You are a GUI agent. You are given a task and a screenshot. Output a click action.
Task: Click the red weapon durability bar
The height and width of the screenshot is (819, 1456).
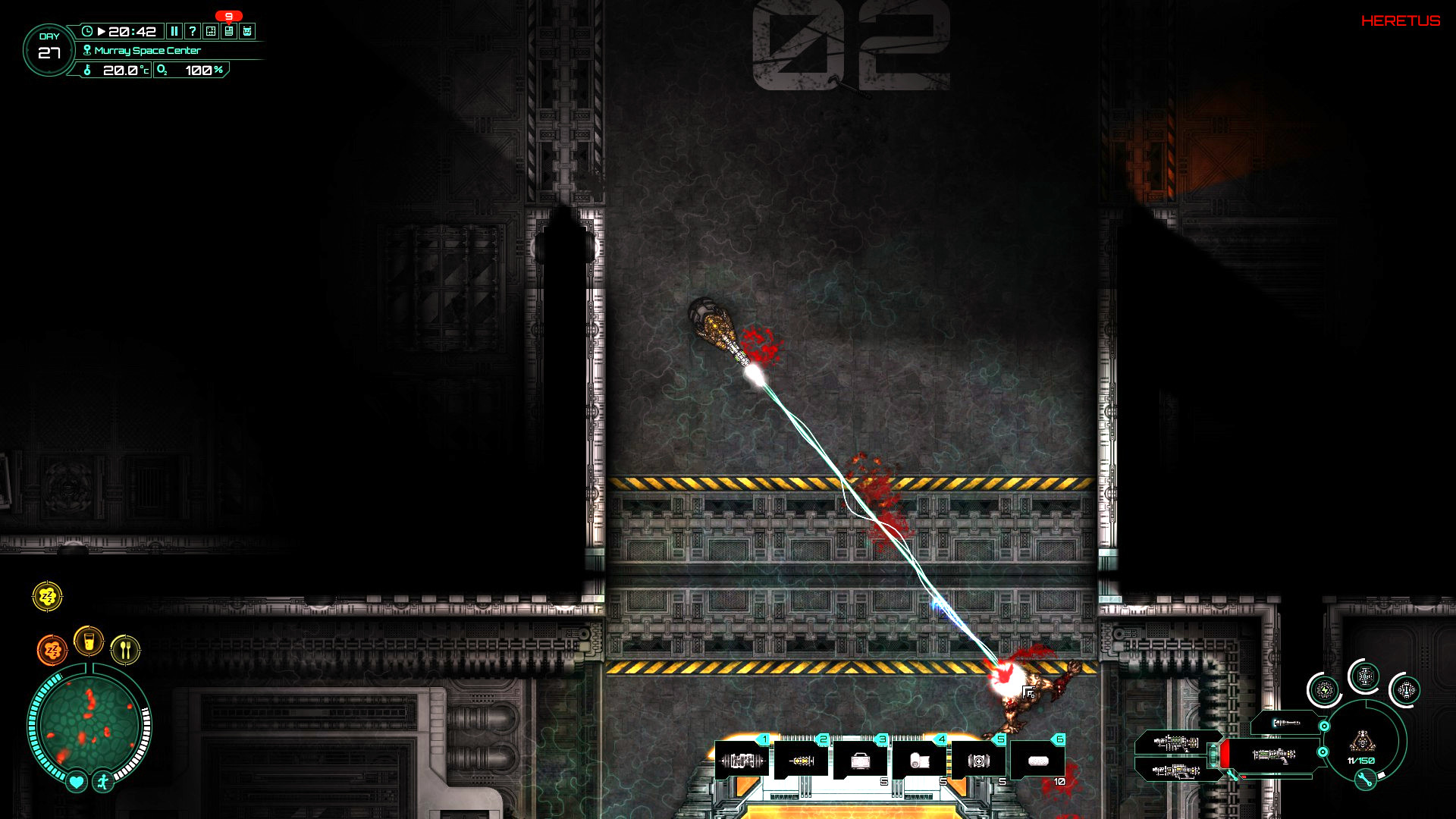1224,754
